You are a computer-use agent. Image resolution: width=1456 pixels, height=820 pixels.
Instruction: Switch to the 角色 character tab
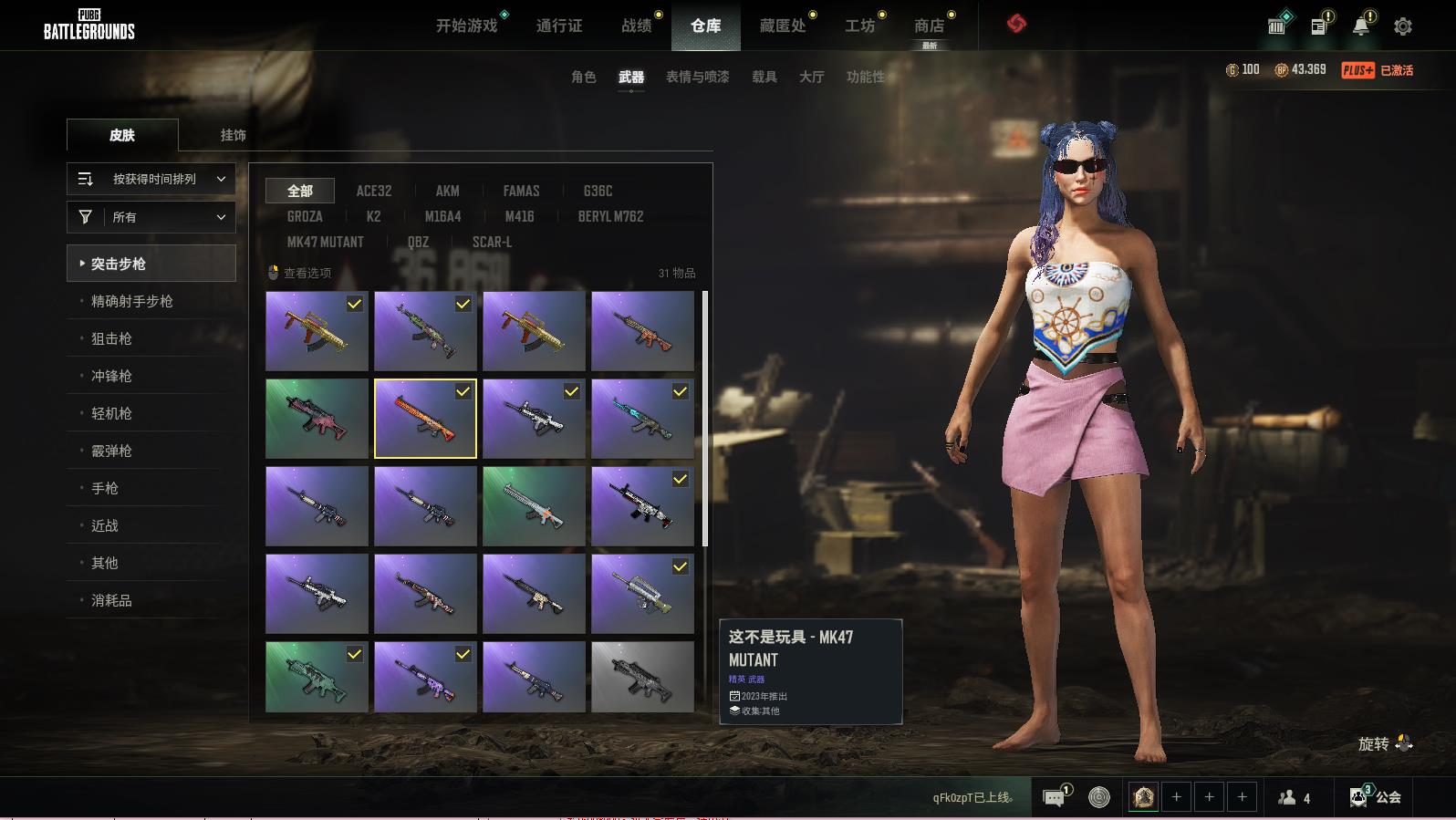pyautogui.click(x=583, y=77)
